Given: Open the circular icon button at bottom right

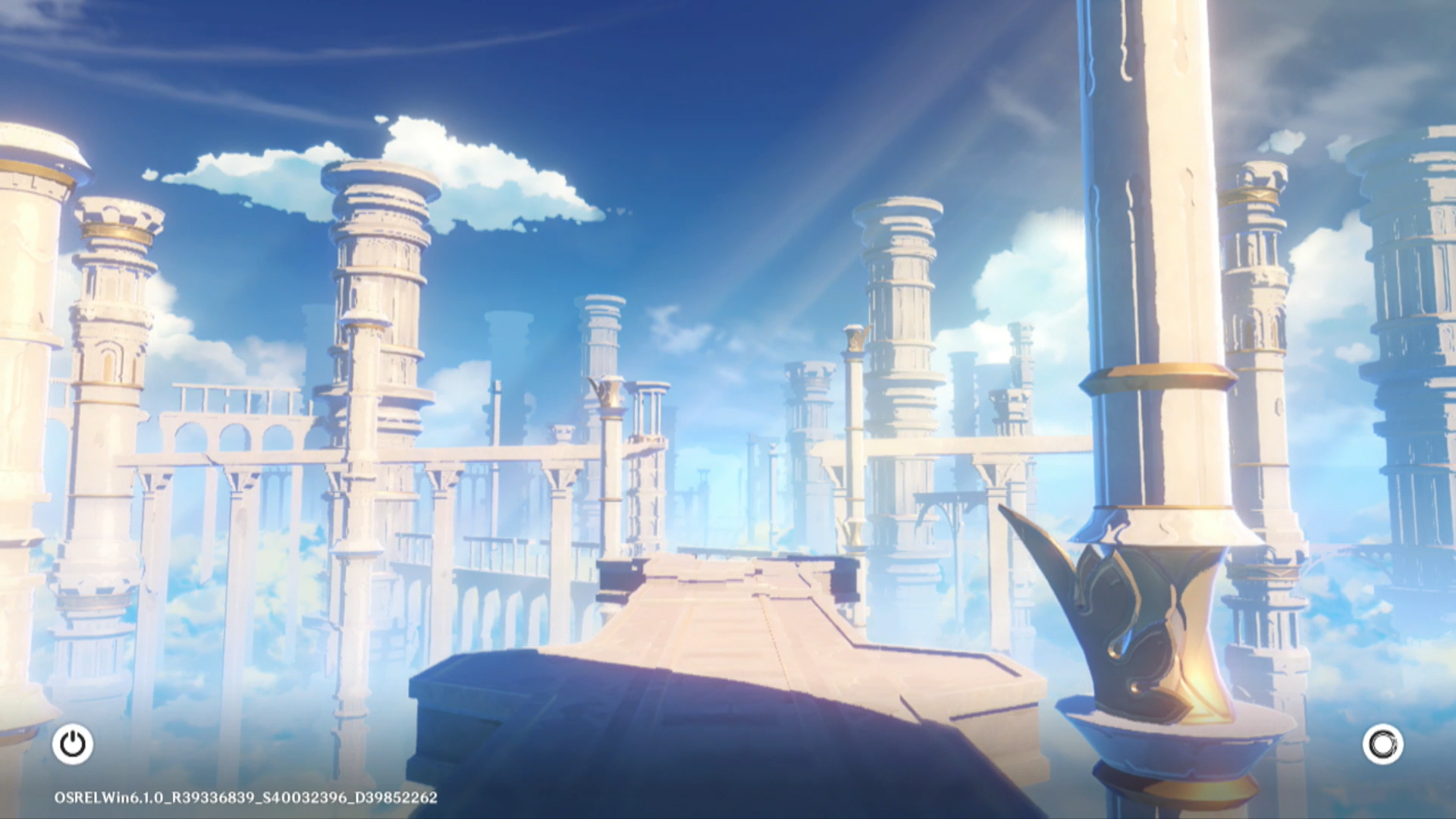Looking at the screenshot, I should point(1382,744).
